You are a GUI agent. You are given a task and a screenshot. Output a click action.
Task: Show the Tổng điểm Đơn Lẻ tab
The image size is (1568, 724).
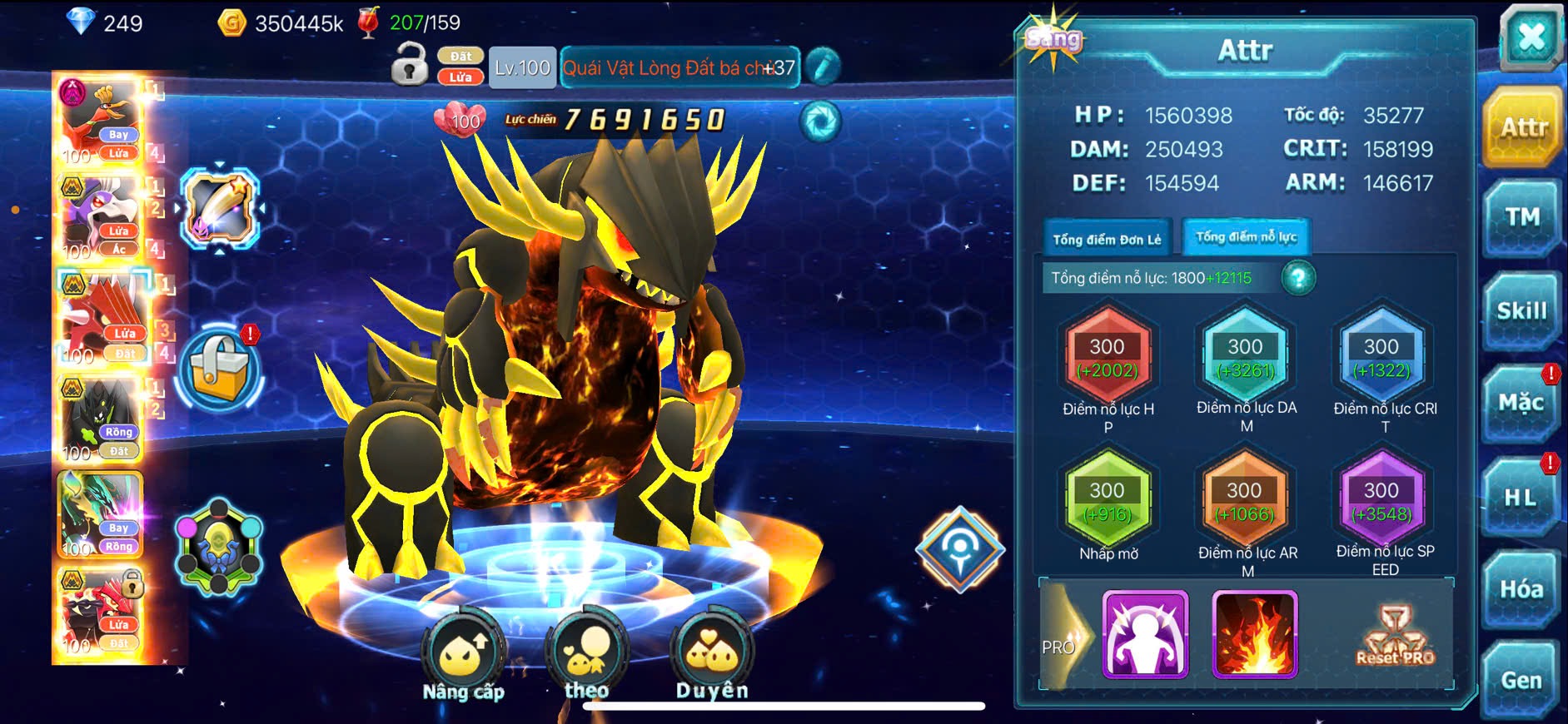(x=1107, y=239)
